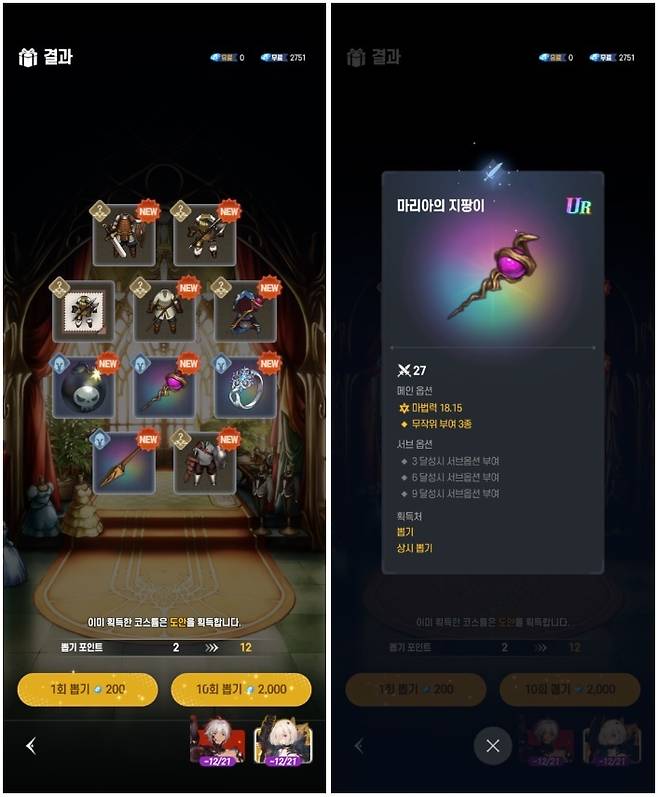
Task: Open the bright red-background character banner
Action: point(217,743)
